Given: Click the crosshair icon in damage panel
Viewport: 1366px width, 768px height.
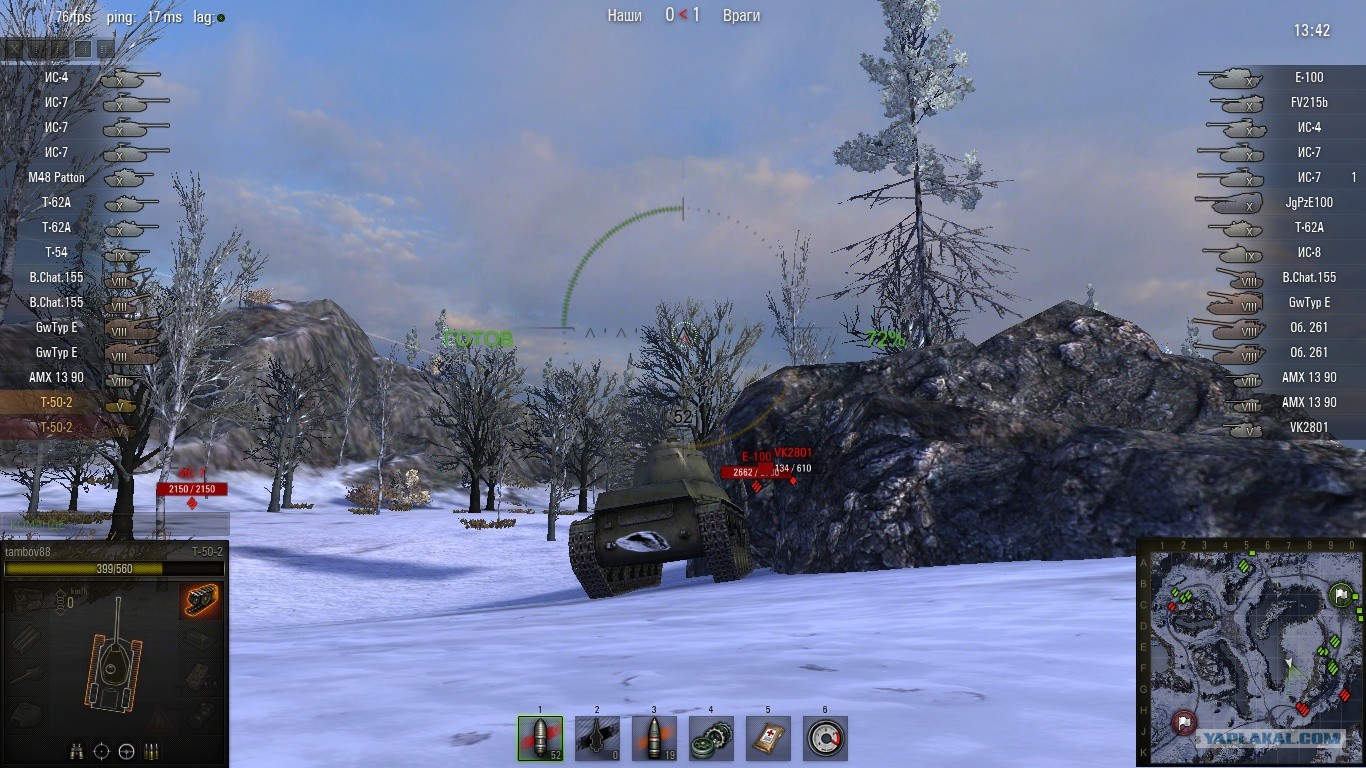Looking at the screenshot, I should click(102, 751).
